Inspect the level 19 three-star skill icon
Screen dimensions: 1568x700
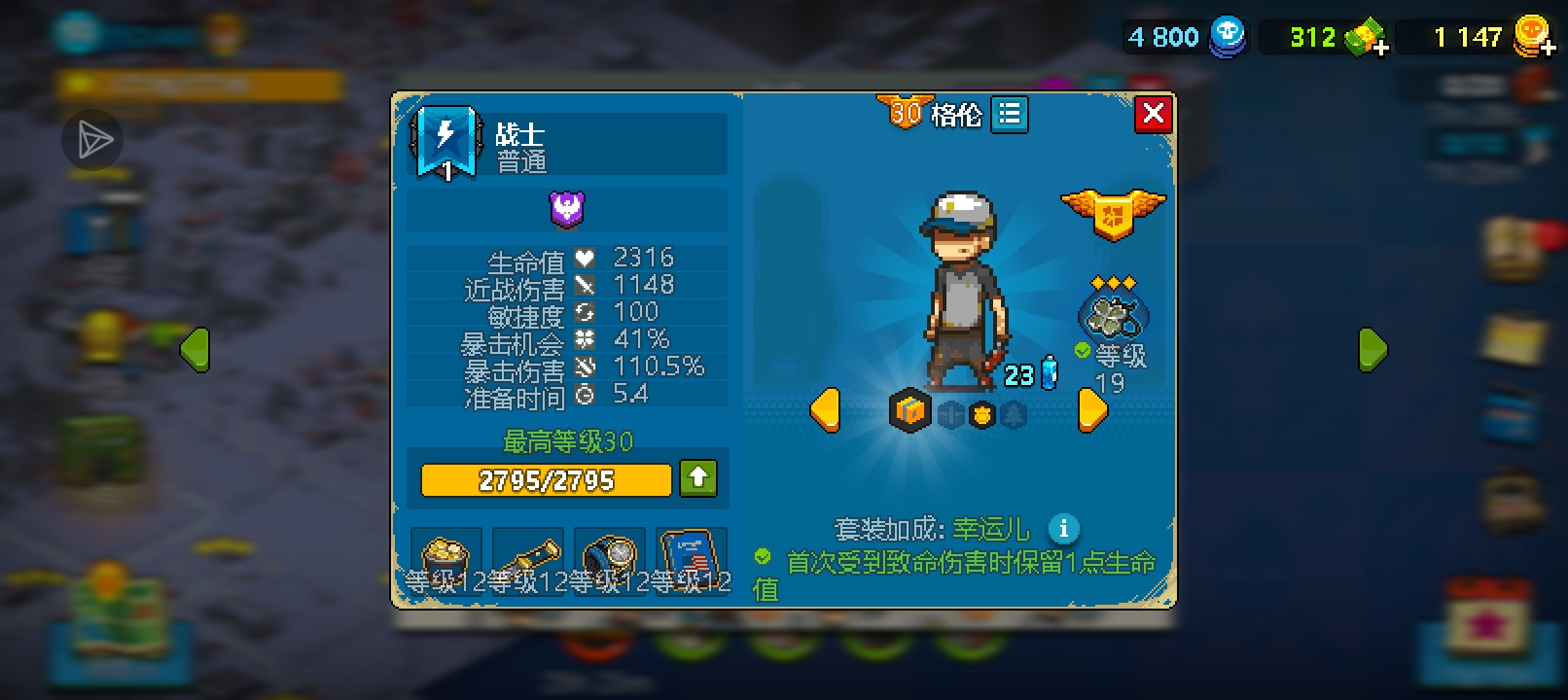[x=1115, y=316]
